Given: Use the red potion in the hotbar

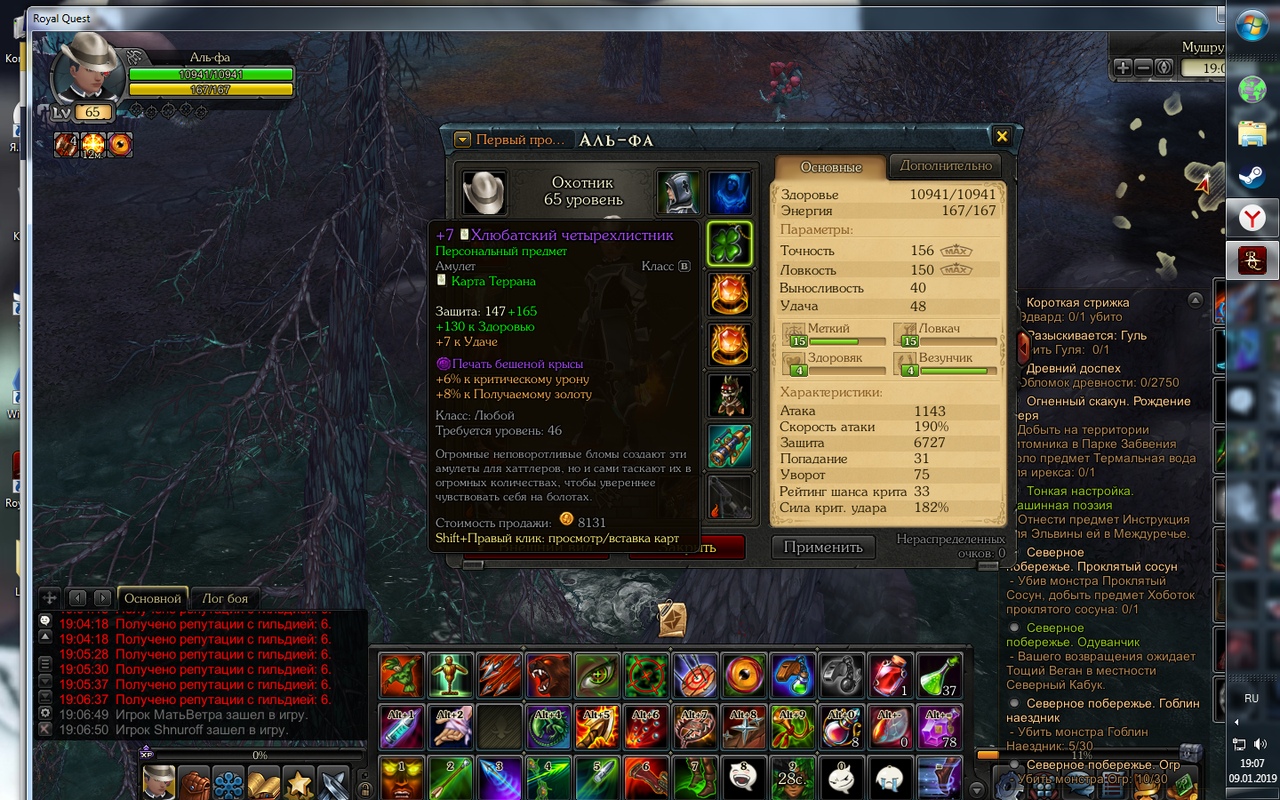Looking at the screenshot, I should point(890,675).
